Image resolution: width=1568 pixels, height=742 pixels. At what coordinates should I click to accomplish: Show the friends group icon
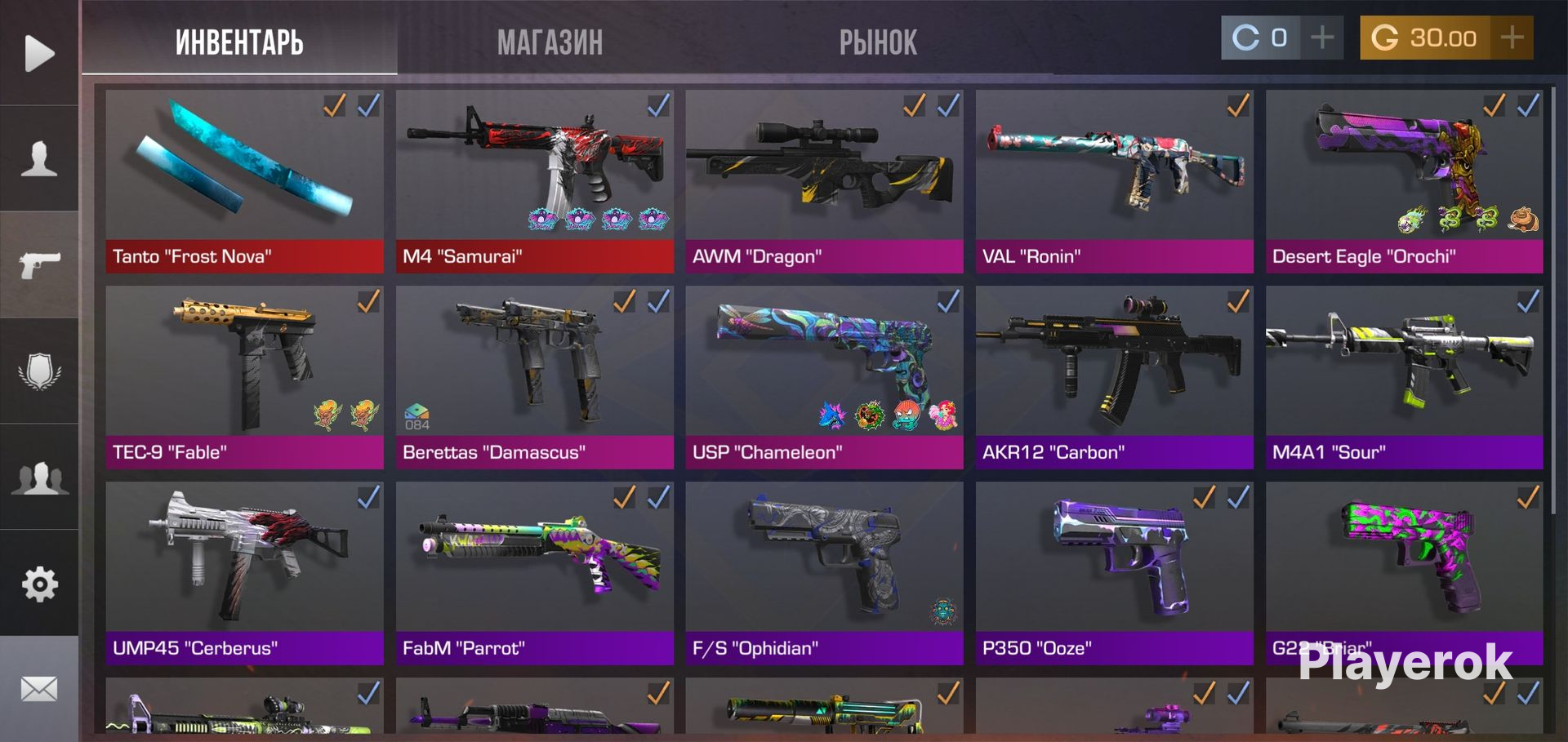(39, 478)
